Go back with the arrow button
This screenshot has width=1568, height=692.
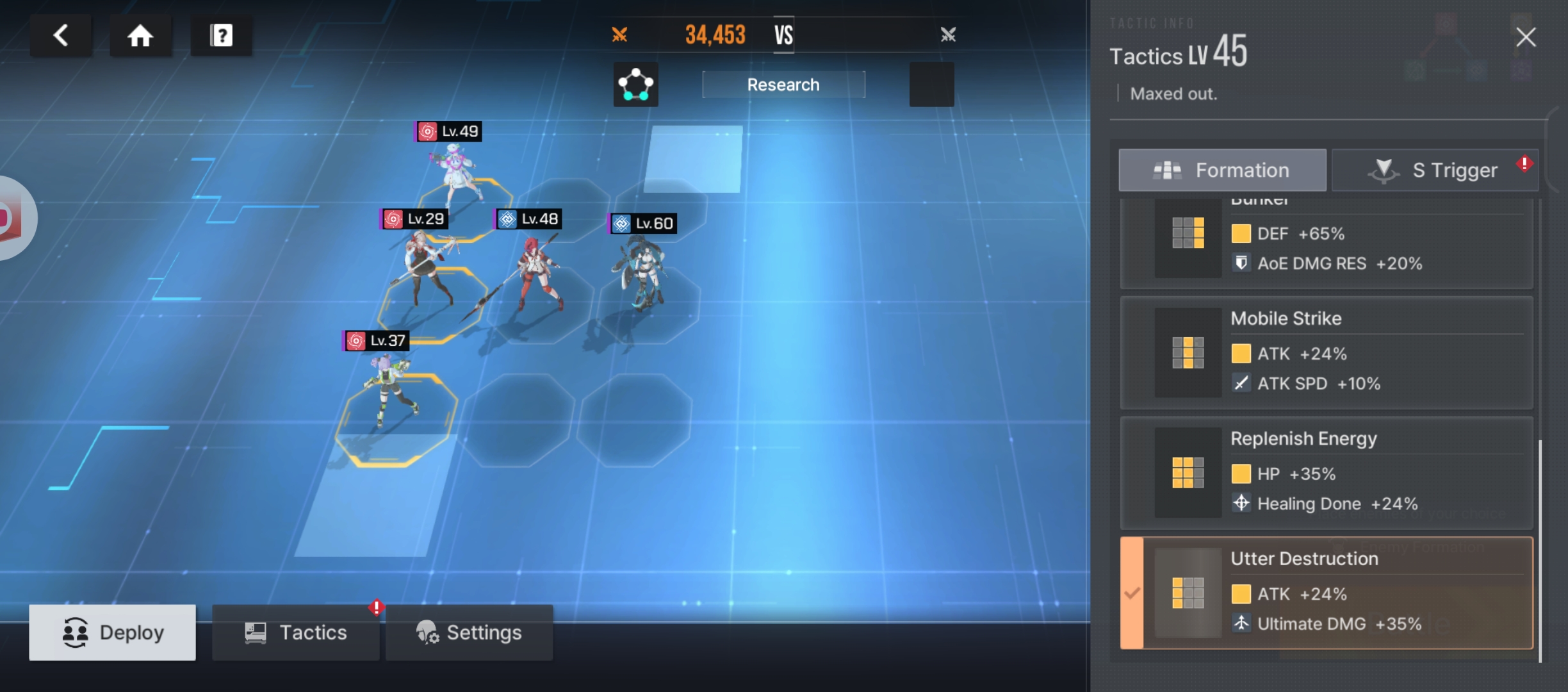[x=61, y=35]
